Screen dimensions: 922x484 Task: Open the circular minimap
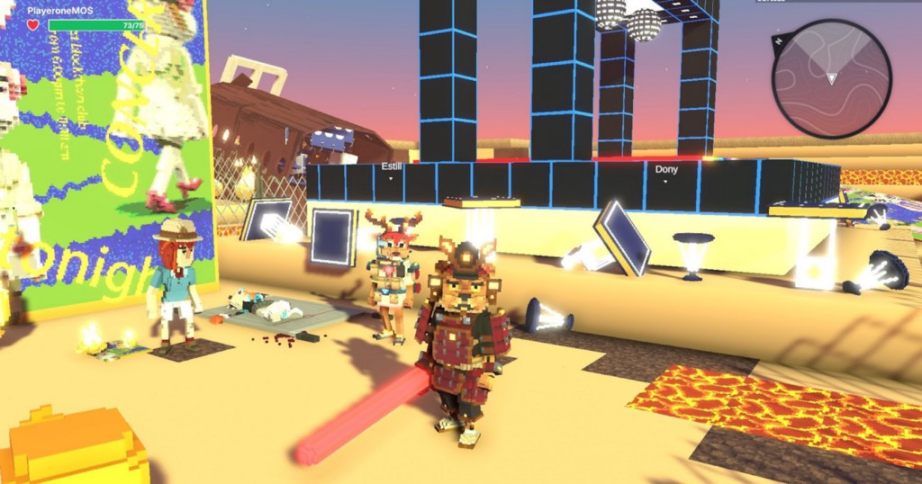click(x=831, y=78)
